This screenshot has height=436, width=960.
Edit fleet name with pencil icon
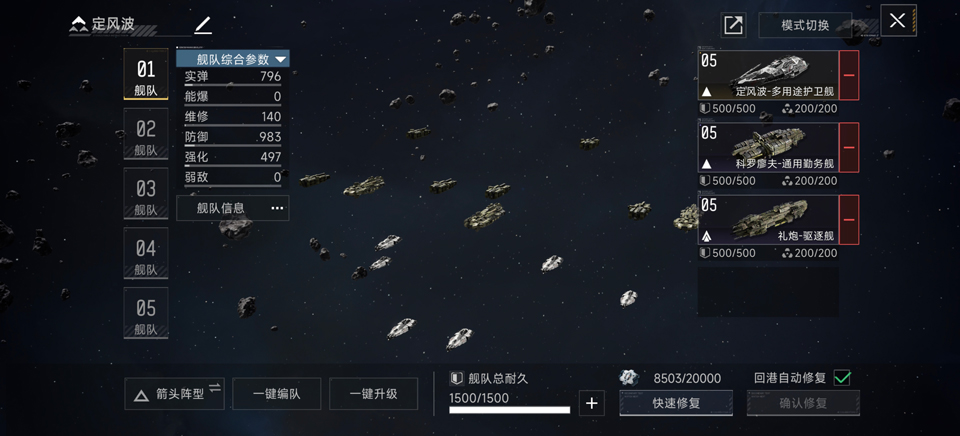coord(203,24)
